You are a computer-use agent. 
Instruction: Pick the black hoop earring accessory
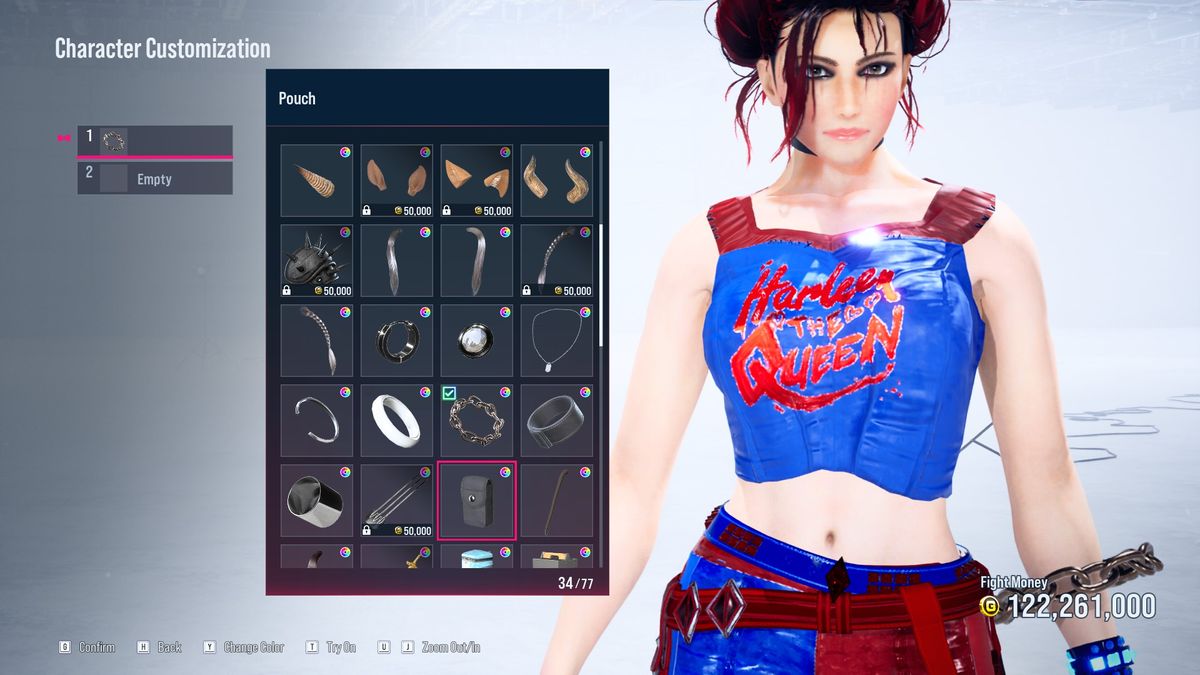click(x=396, y=341)
